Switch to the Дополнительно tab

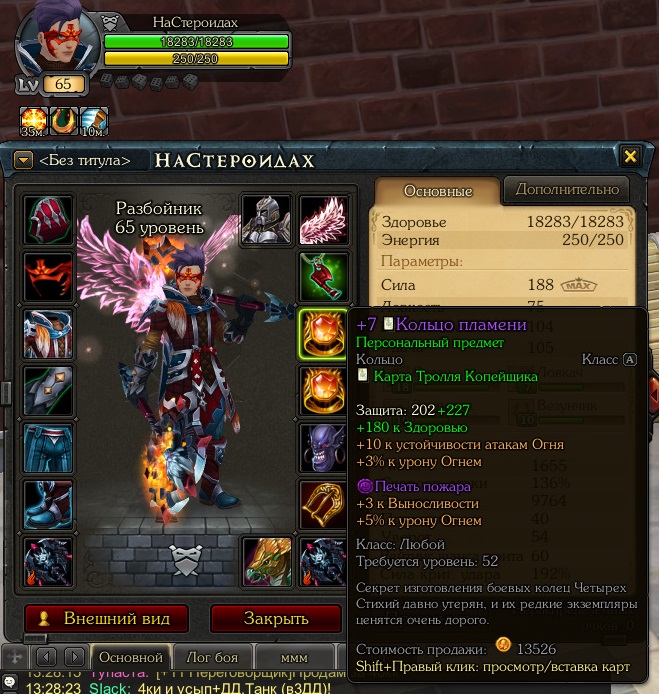pyautogui.click(x=566, y=189)
